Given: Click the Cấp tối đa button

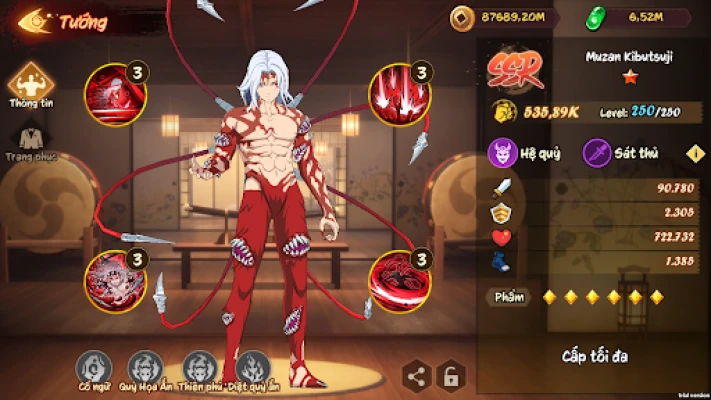Looking at the screenshot, I should point(596,355).
